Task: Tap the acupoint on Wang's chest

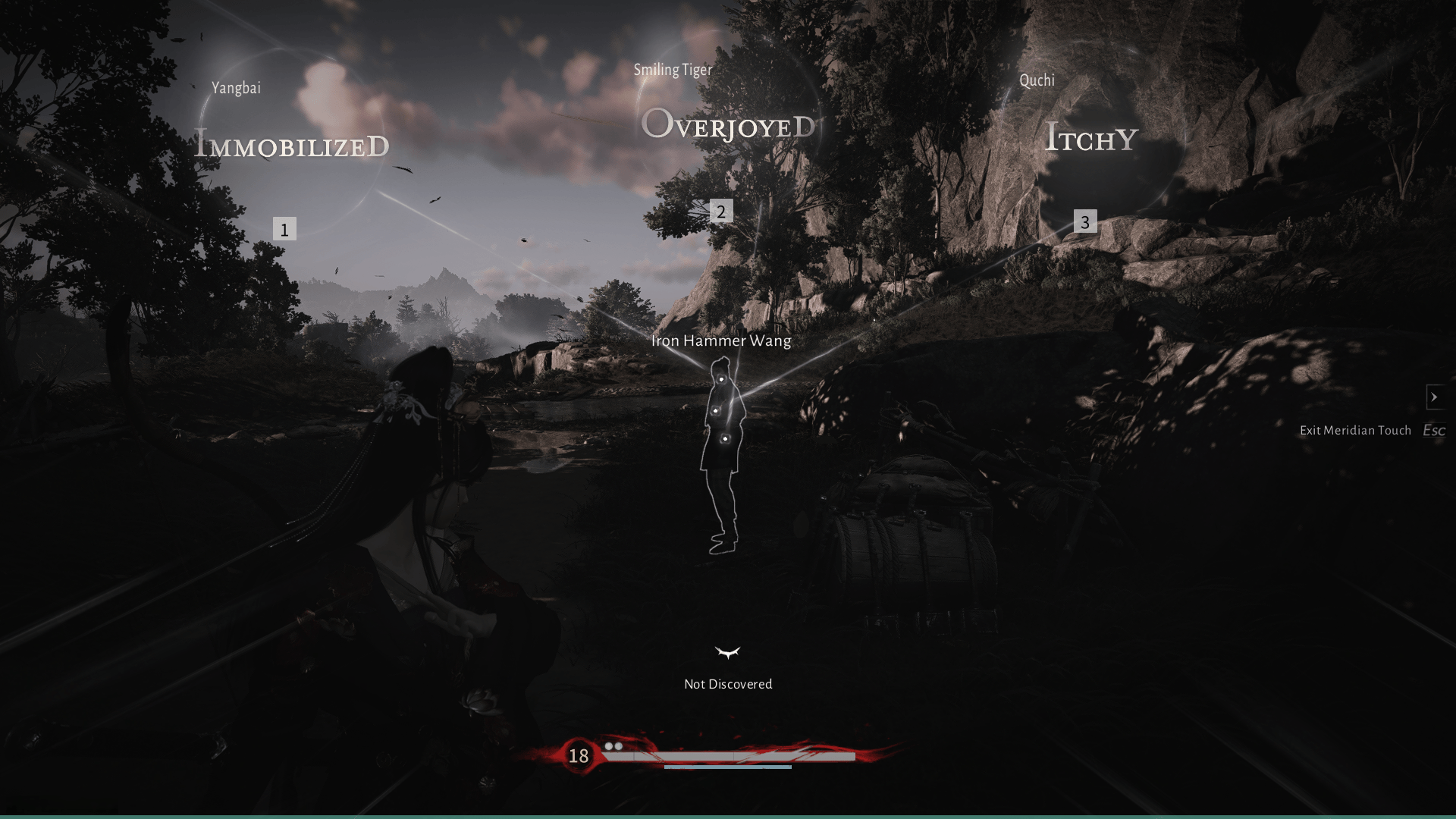Action: pyautogui.click(x=717, y=410)
